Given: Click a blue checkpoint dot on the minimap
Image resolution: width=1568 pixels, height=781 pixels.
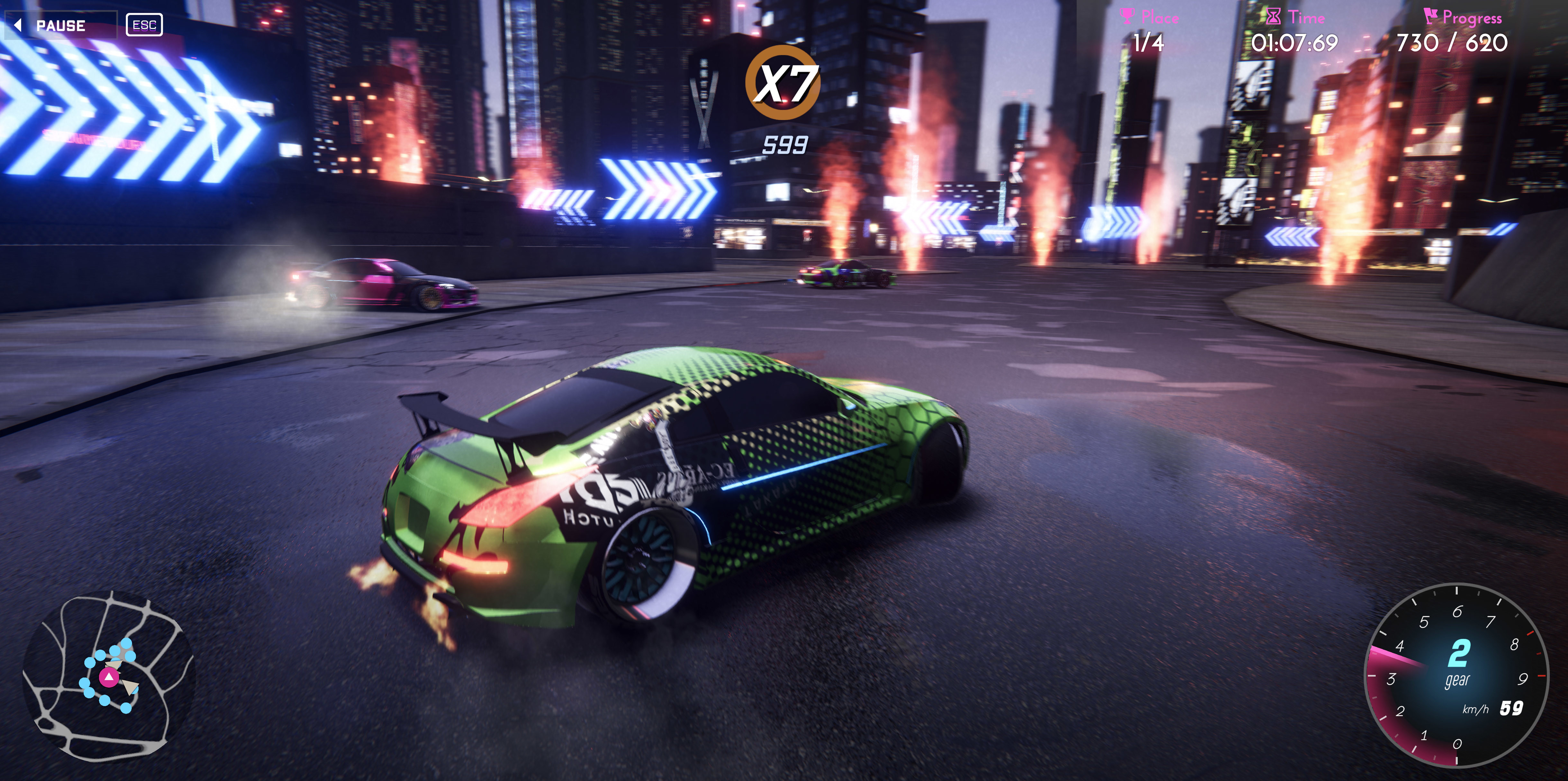Looking at the screenshot, I should [x=126, y=709].
